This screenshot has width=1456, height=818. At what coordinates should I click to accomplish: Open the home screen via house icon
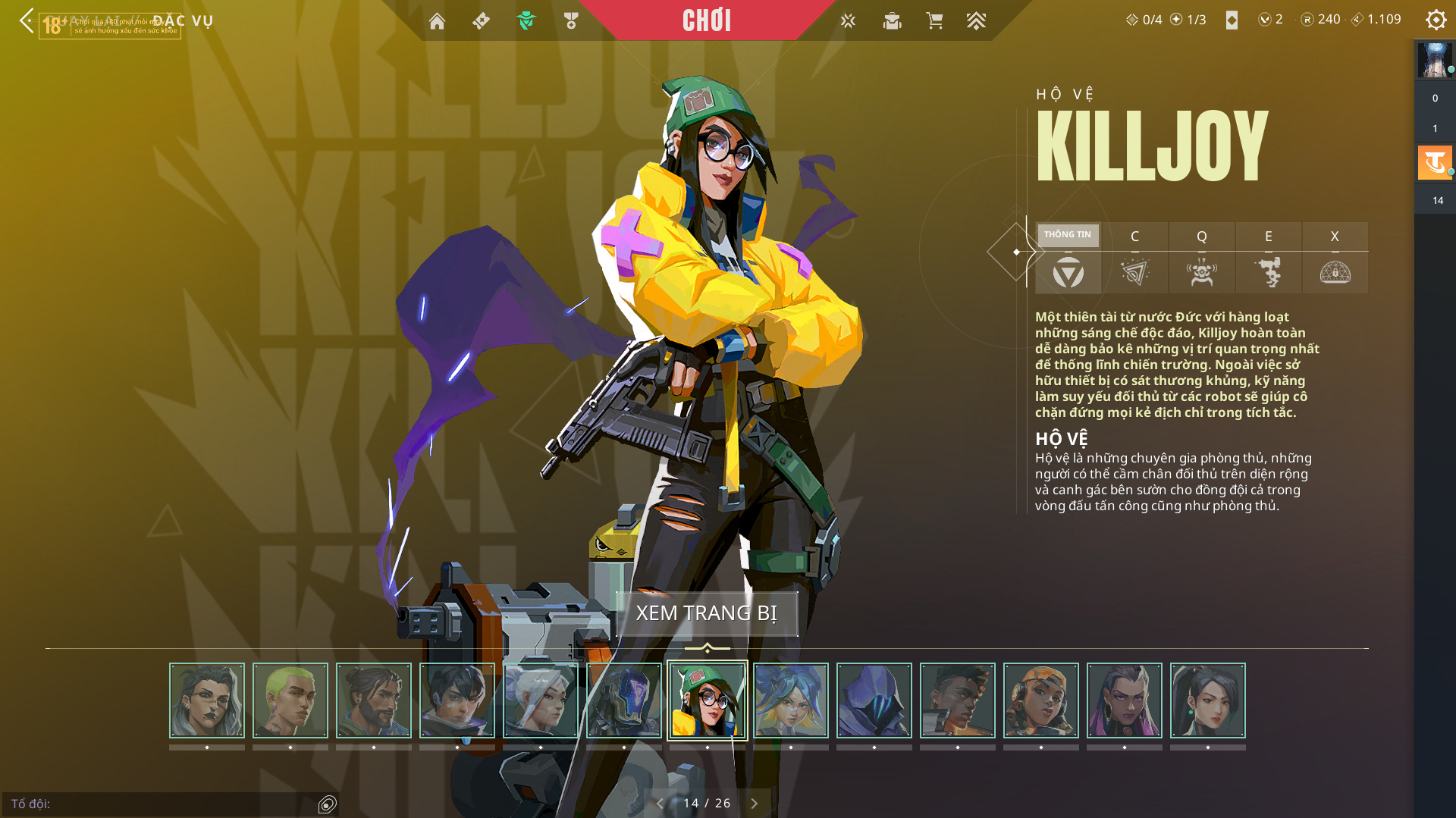437,21
